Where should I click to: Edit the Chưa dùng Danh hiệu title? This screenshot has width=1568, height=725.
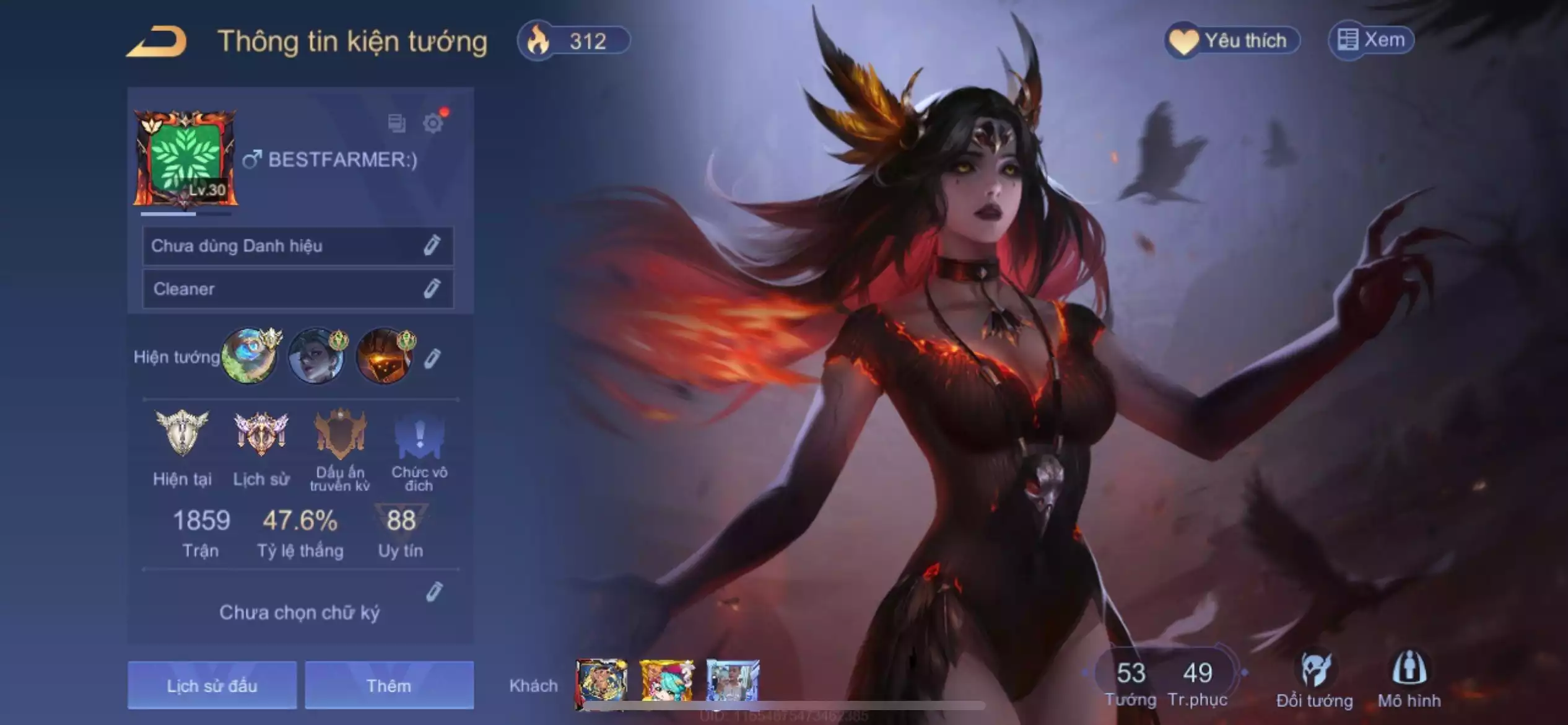tap(432, 245)
